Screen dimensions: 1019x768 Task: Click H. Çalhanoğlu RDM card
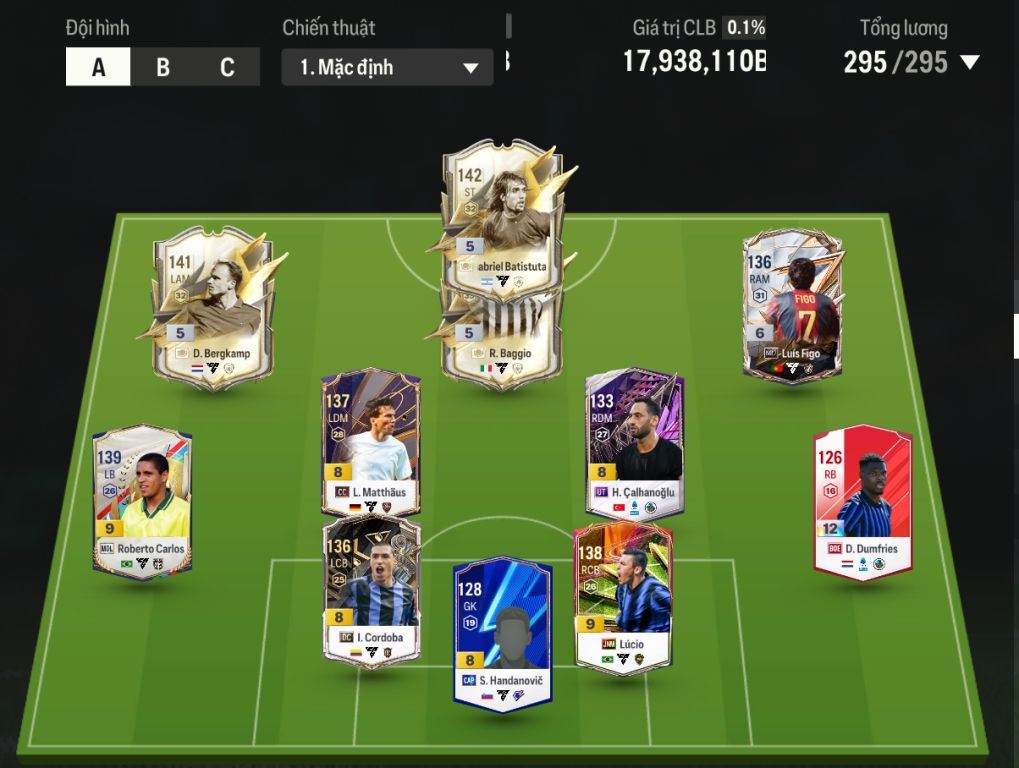pyautogui.click(x=635, y=442)
